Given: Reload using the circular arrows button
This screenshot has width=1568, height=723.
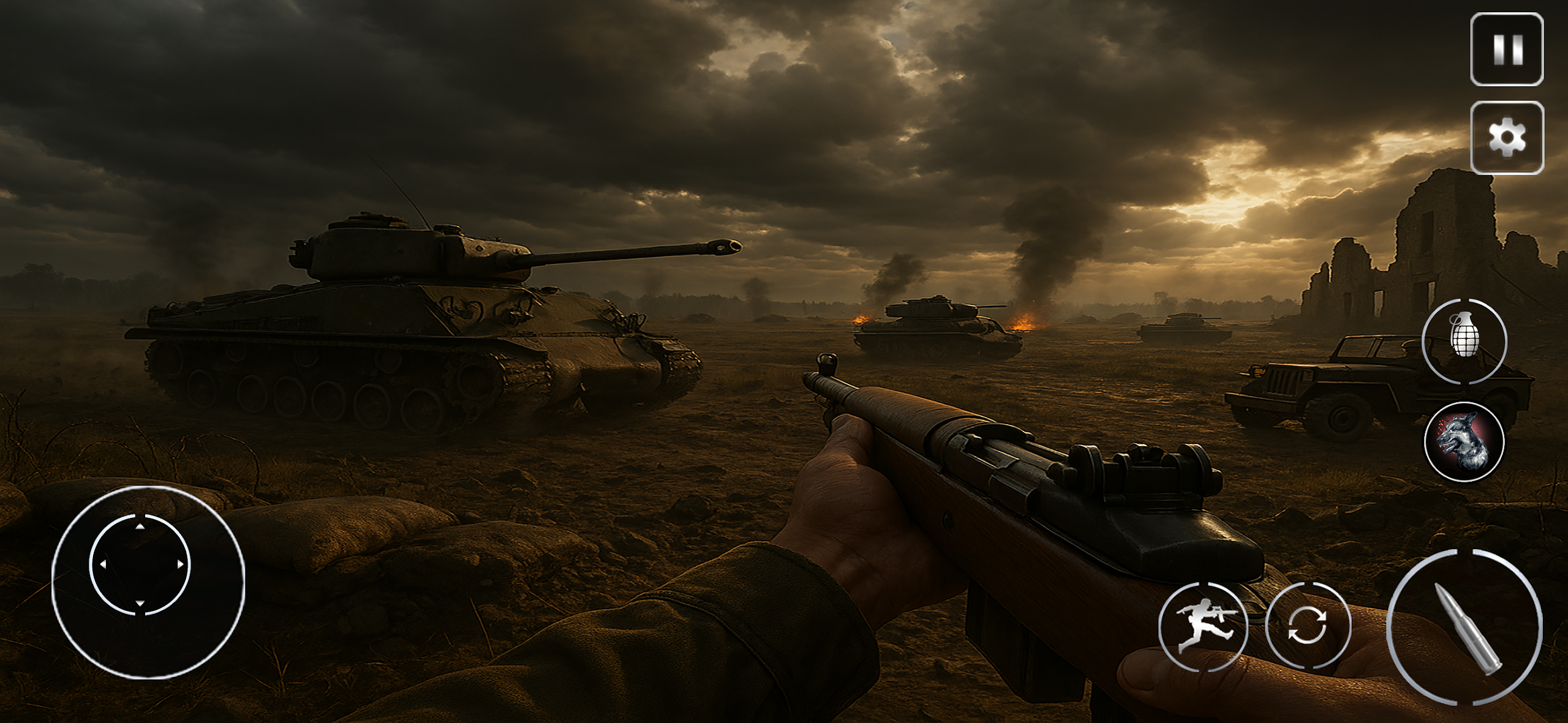Looking at the screenshot, I should [x=1308, y=626].
